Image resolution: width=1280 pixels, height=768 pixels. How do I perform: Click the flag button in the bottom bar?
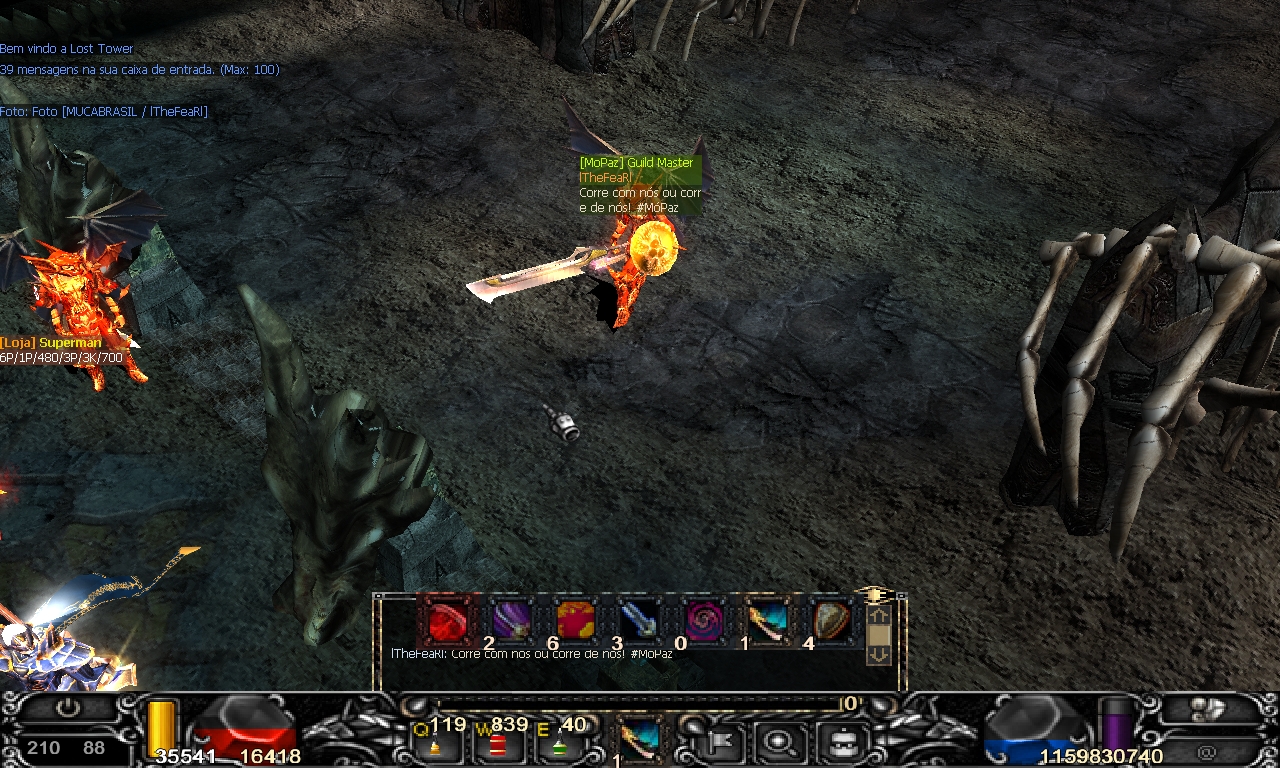(718, 742)
